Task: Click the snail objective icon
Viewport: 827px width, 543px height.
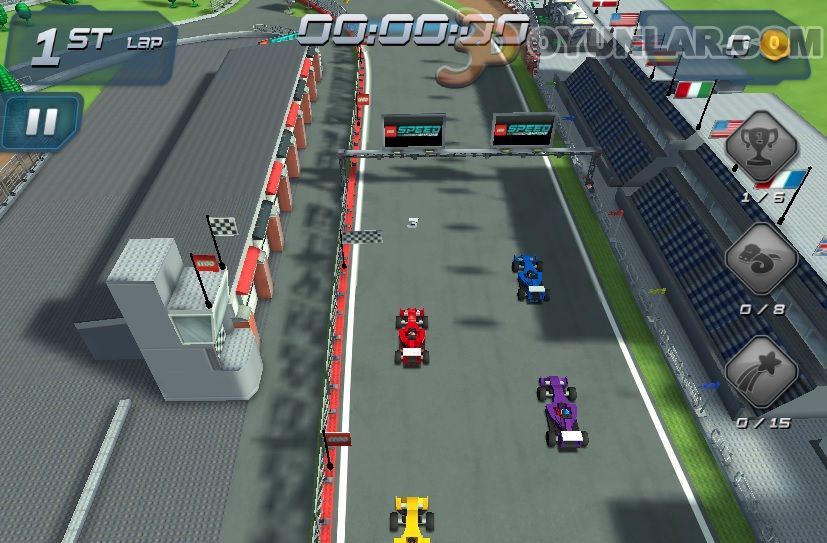Action: (x=761, y=260)
